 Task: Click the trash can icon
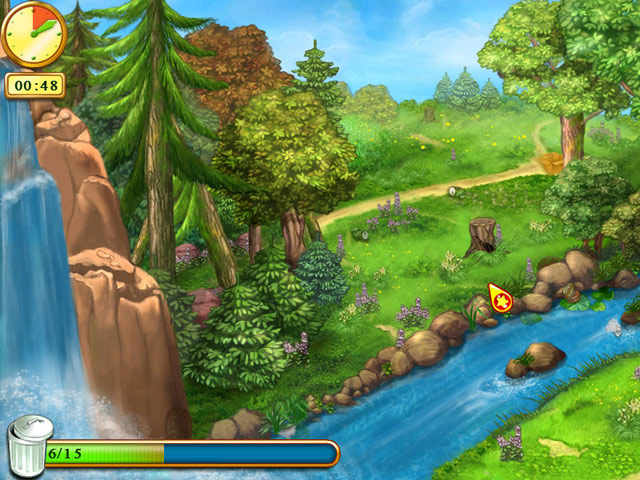(29, 447)
